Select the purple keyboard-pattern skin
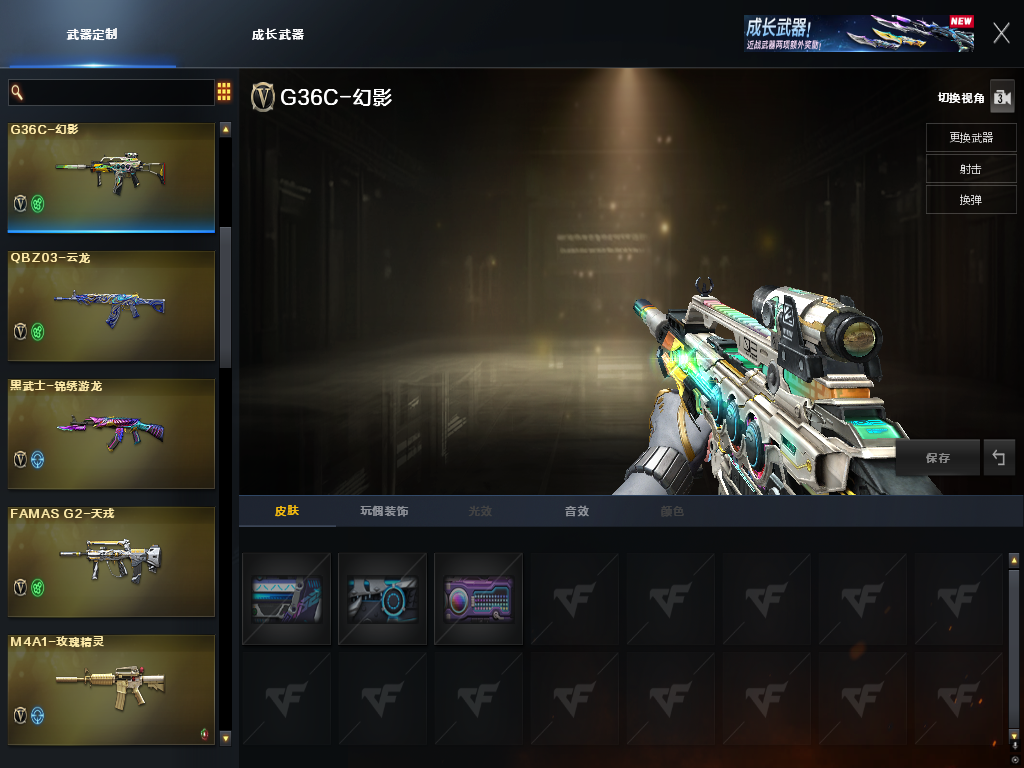Image resolution: width=1024 pixels, height=768 pixels. point(478,599)
